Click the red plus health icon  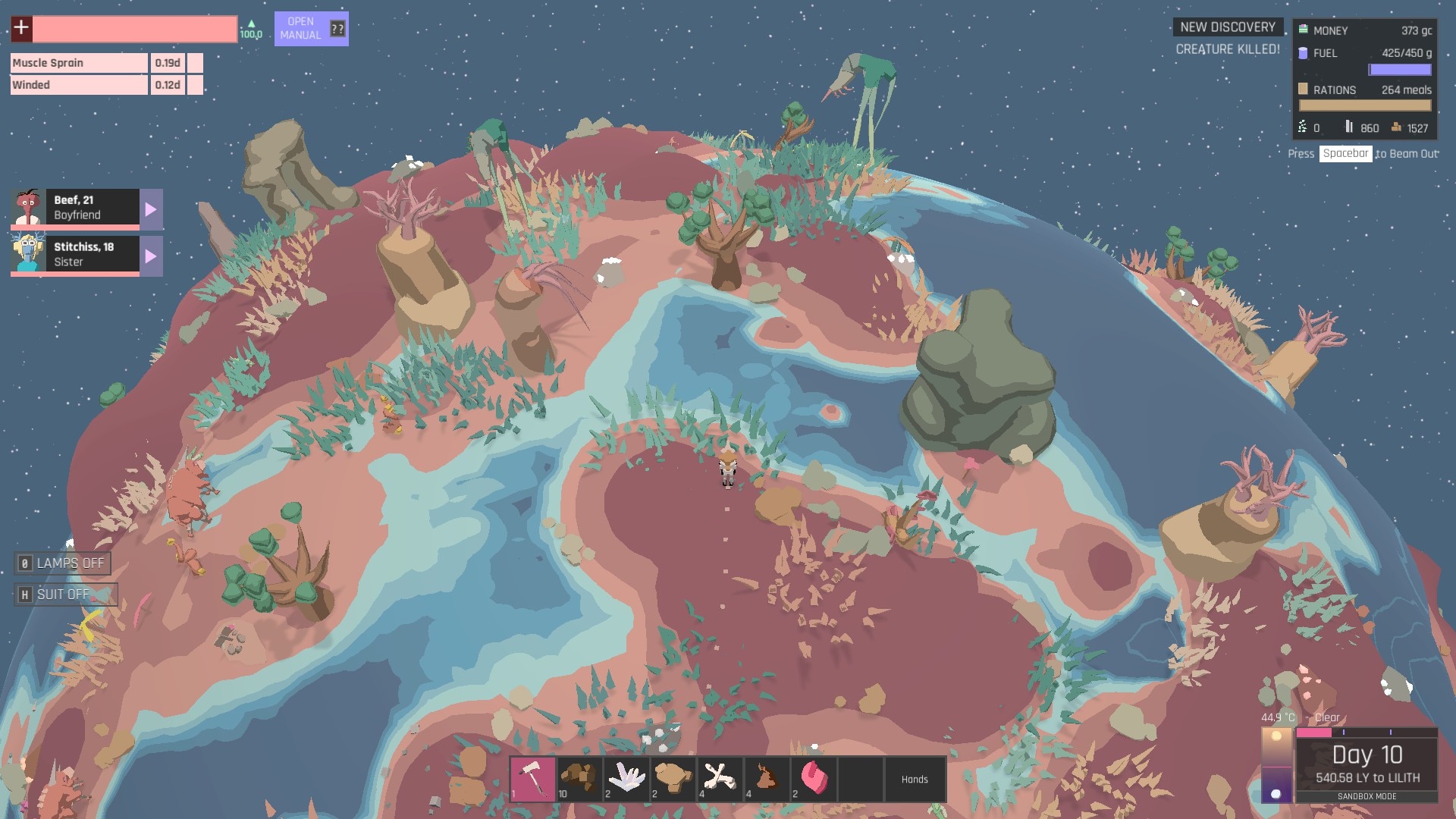coord(21,29)
